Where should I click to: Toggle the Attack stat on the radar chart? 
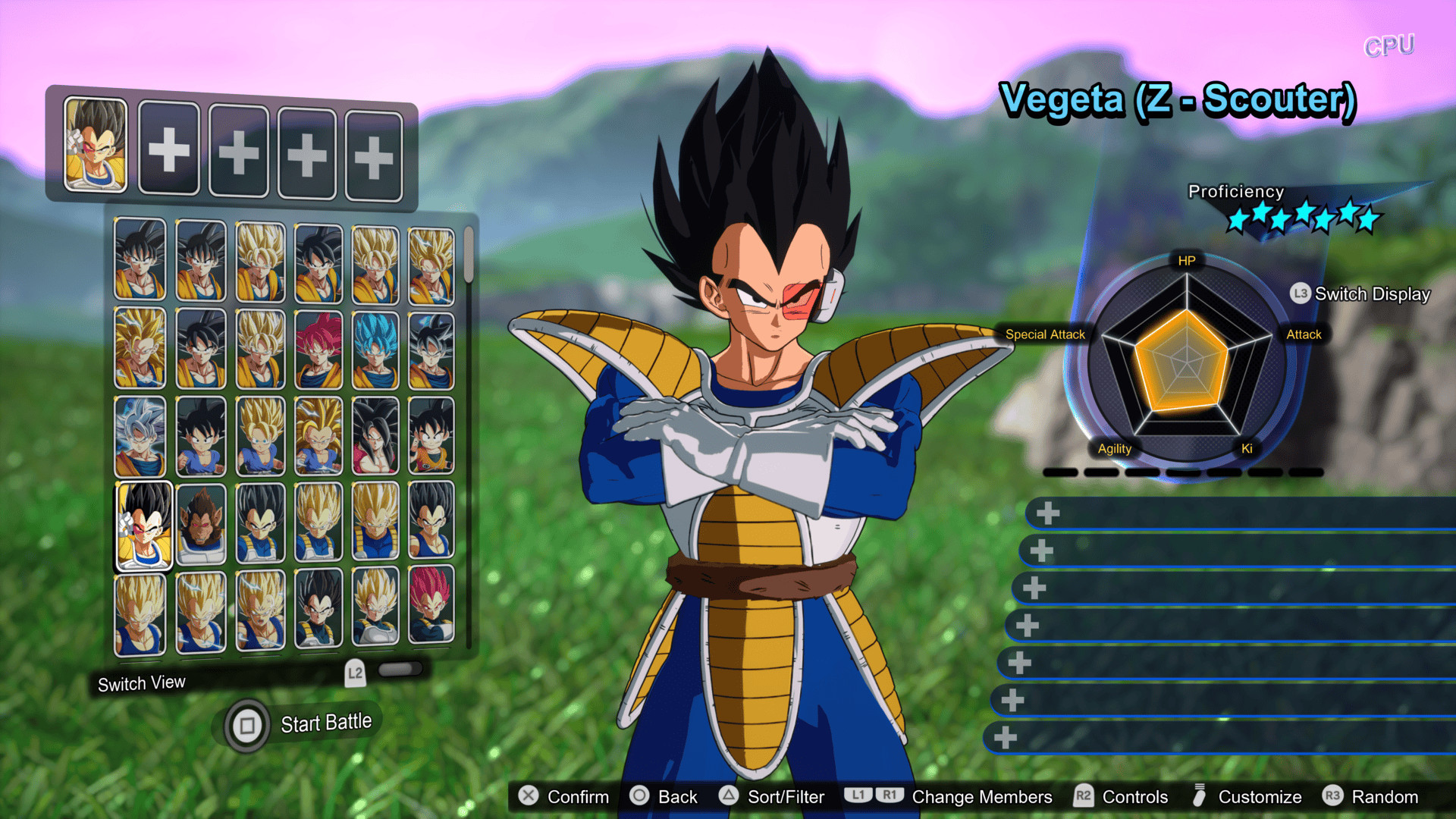(1303, 334)
